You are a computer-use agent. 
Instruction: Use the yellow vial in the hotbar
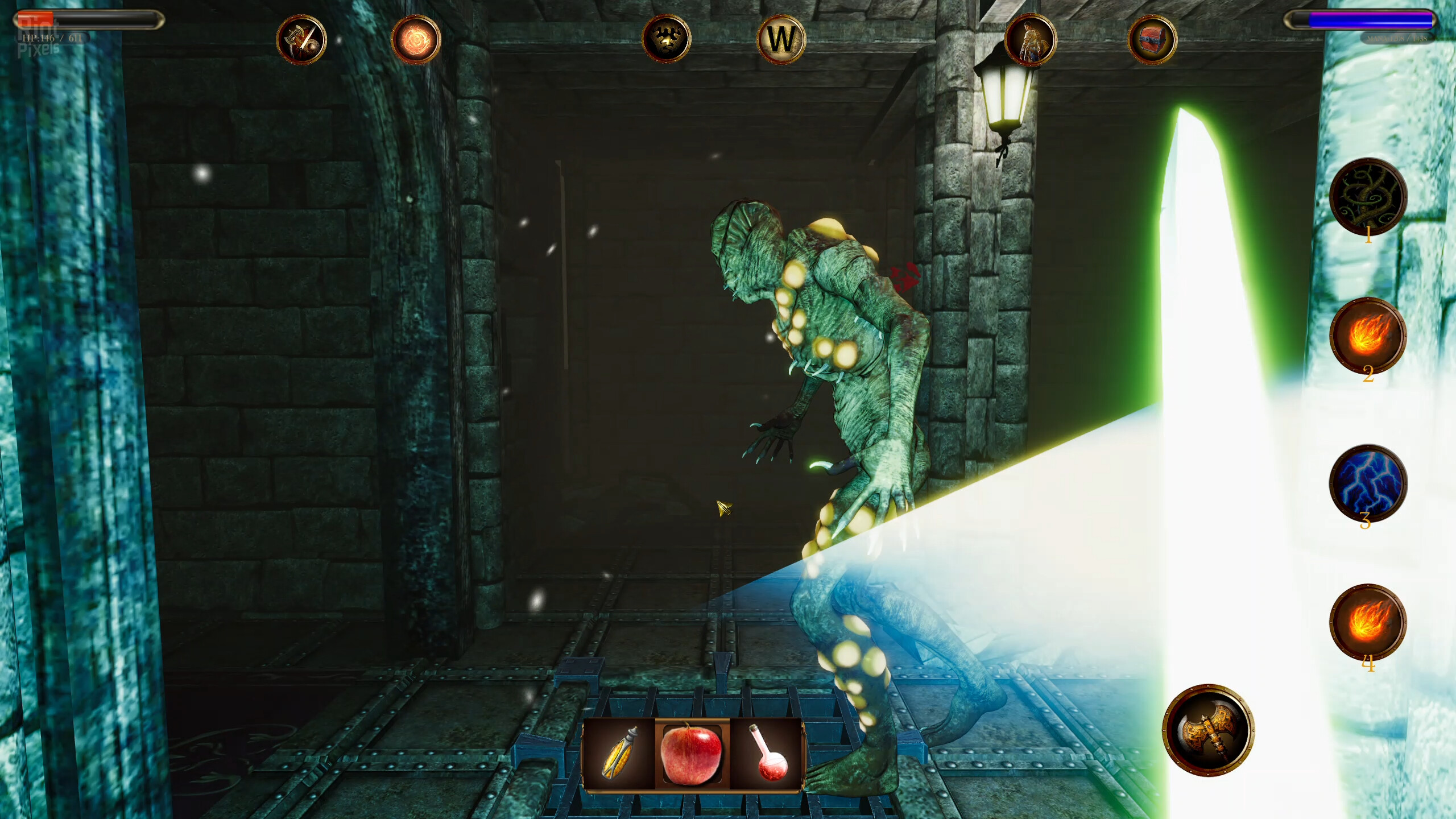[x=619, y=754]
